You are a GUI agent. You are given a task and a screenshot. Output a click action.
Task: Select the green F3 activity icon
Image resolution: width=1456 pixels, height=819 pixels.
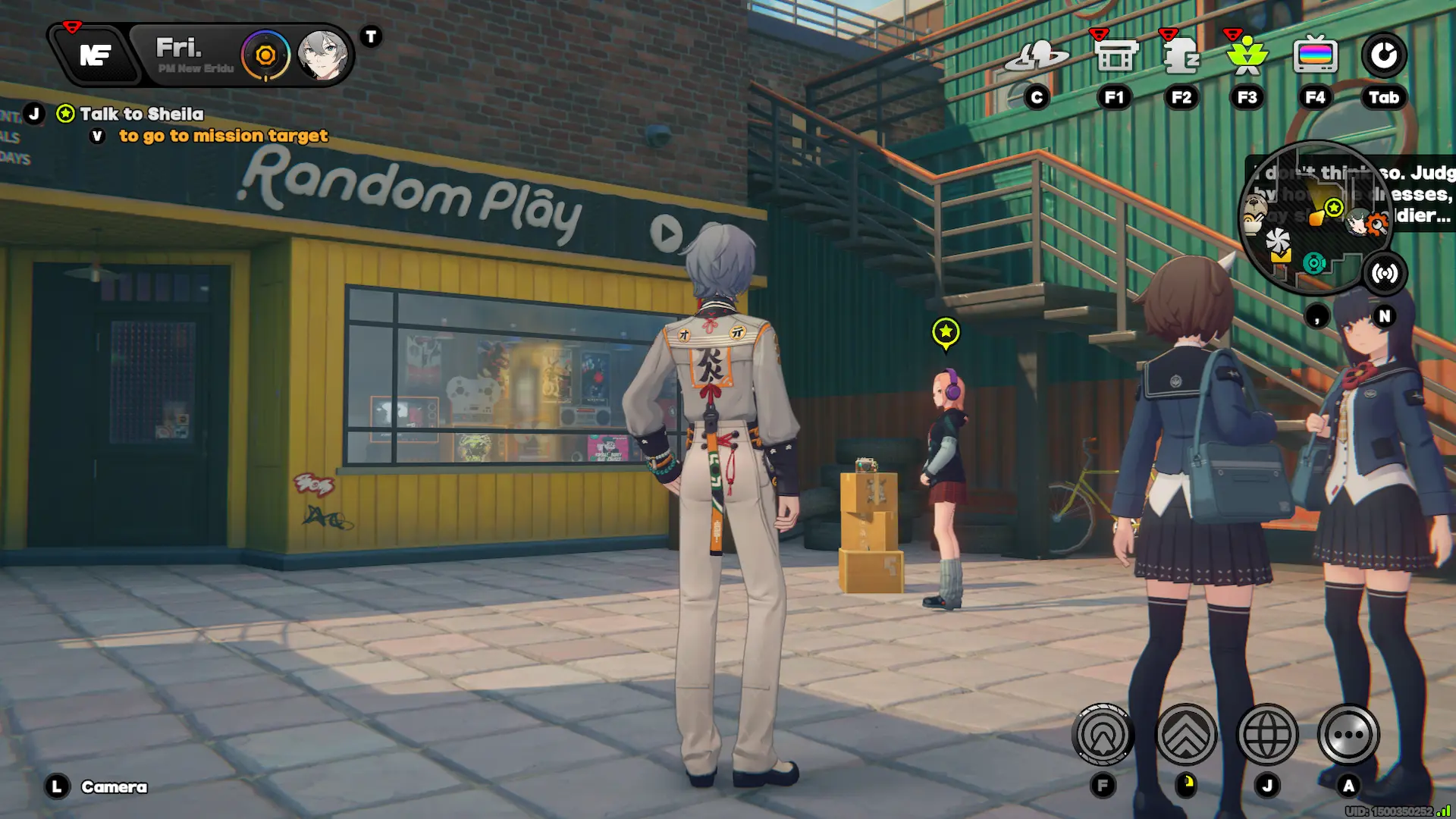point(1247,55)
